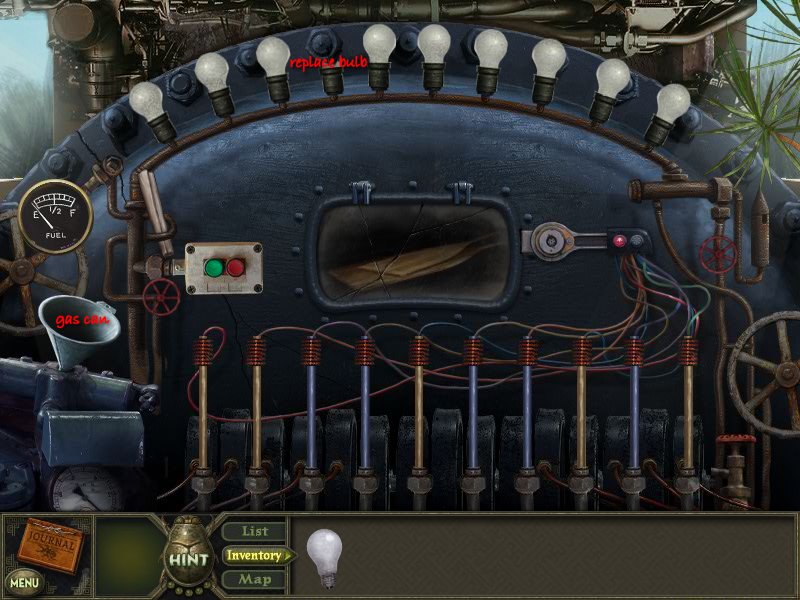Pick the light bulb in inventory
Image resolution: width=800 pixels, height=600 pixels.
point(324,556)
